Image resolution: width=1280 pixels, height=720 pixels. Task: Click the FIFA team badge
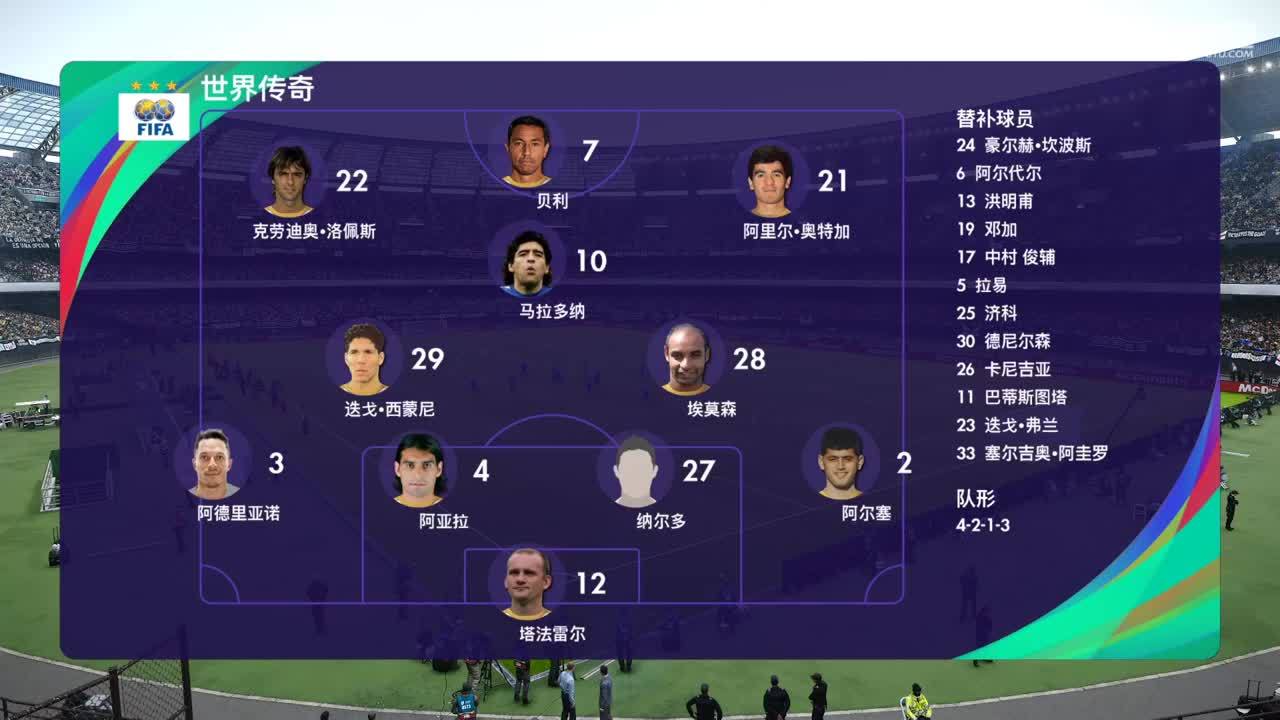[x=154, y=116]
